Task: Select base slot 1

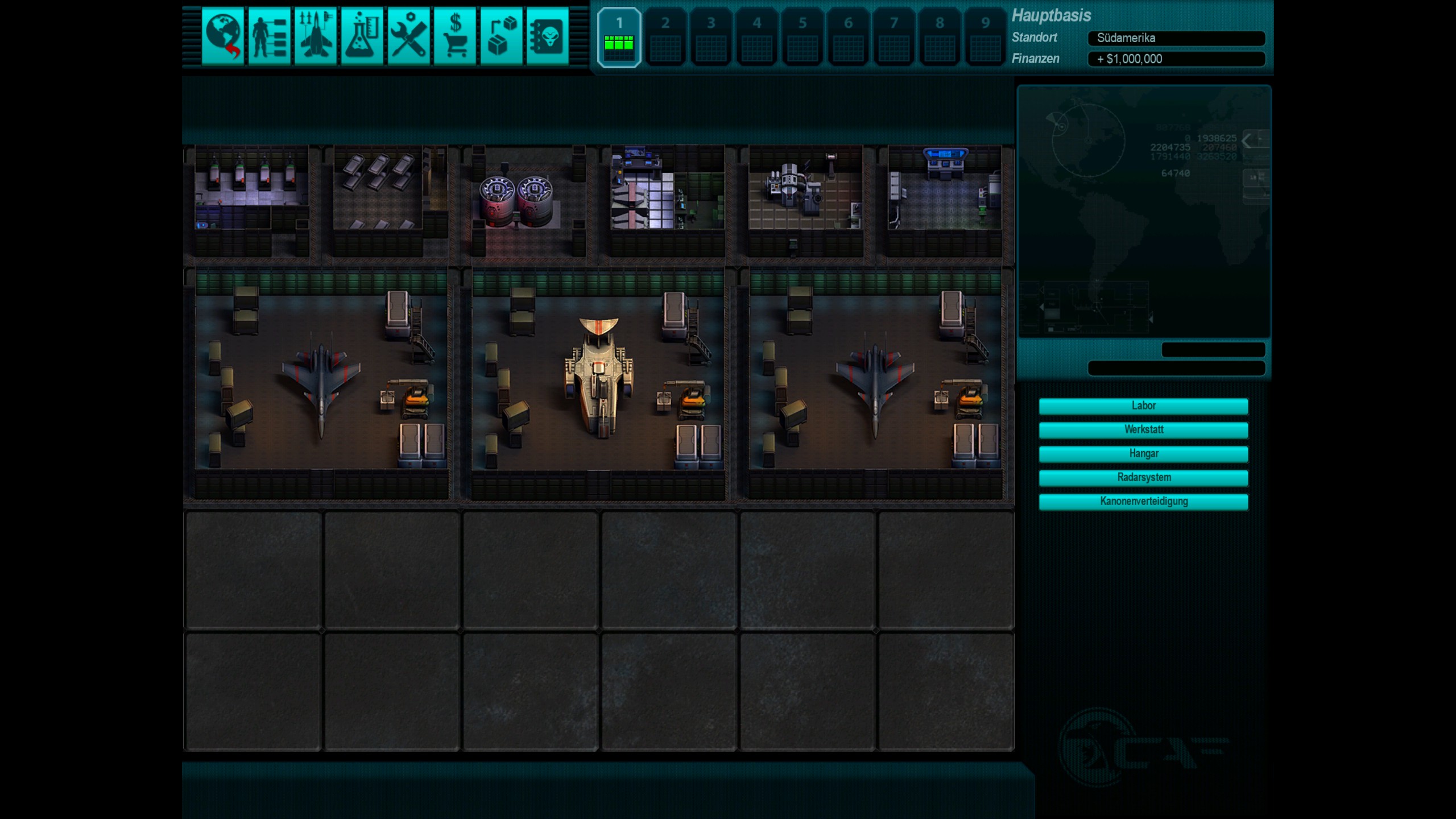Action: pyautogui.click(x=619, y=38)
